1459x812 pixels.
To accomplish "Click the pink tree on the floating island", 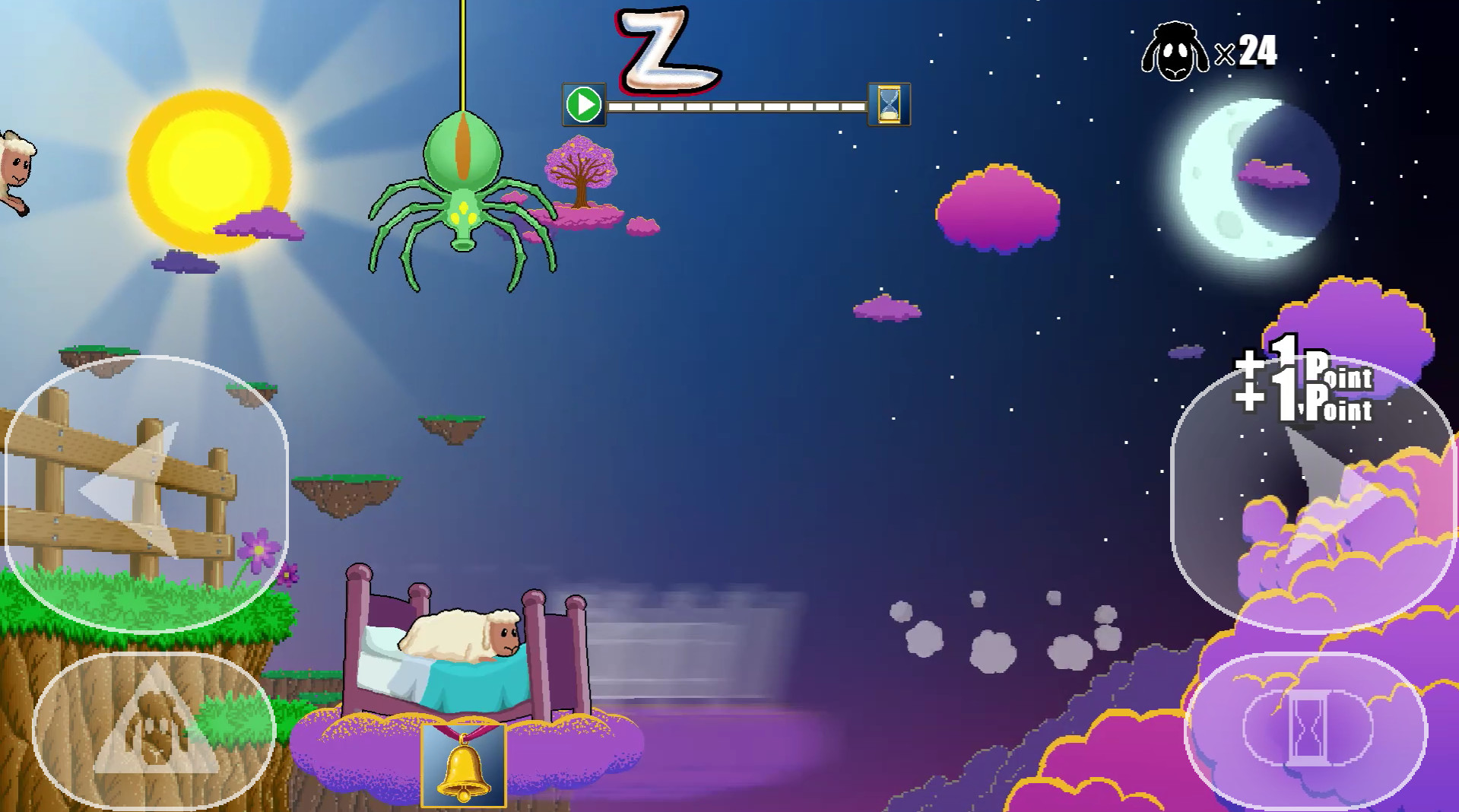I will coord(580,171).
